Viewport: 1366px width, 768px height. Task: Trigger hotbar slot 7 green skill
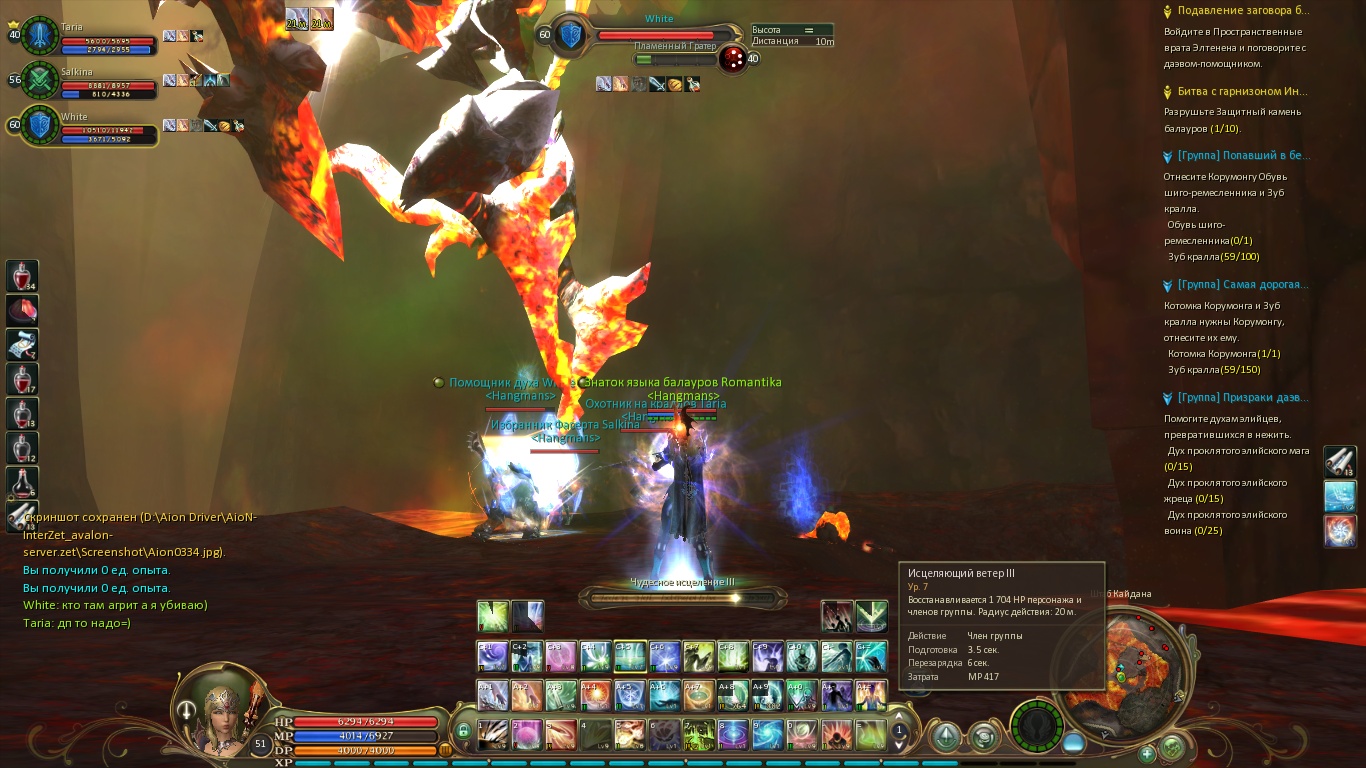coord(698,735)
